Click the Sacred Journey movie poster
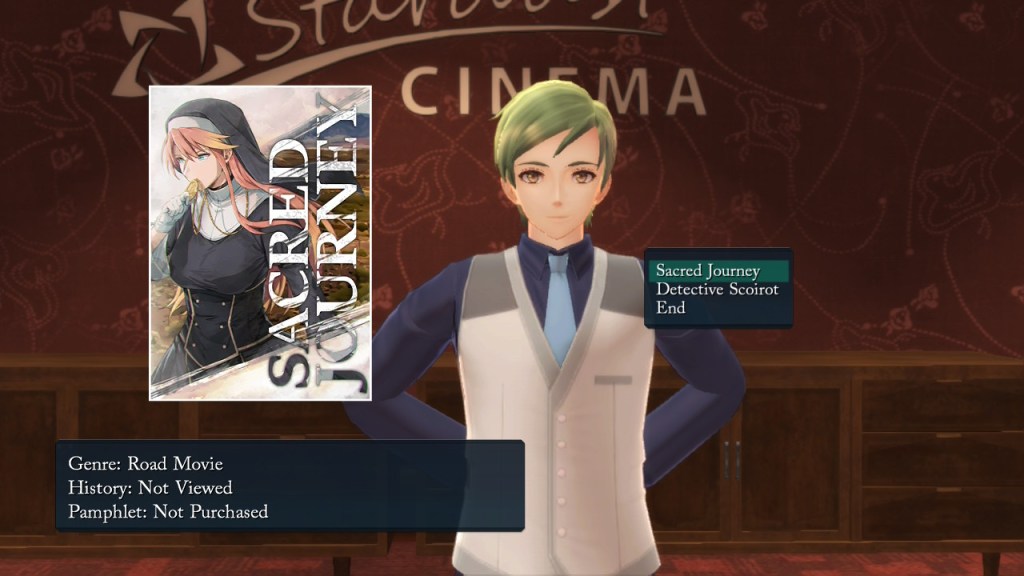The width and height of the screenshot is (1024, 576). coord(260,243)
